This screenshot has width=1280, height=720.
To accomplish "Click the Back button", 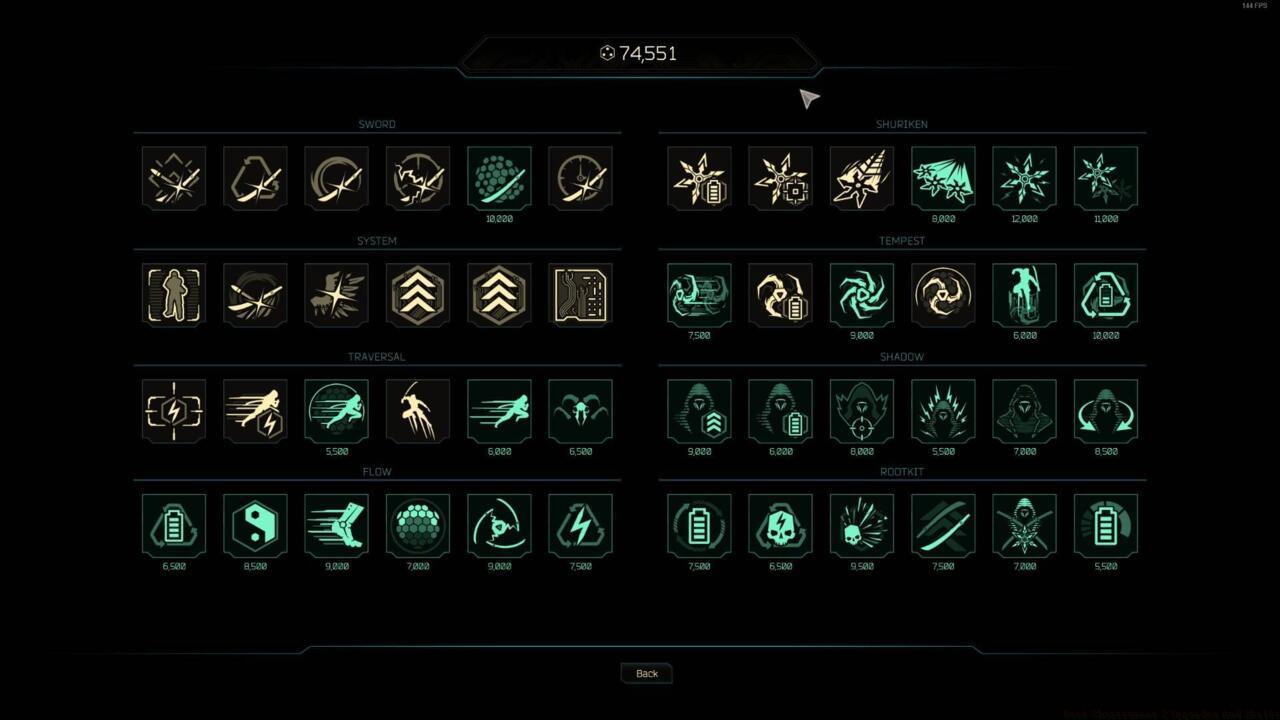I will 645,673.
